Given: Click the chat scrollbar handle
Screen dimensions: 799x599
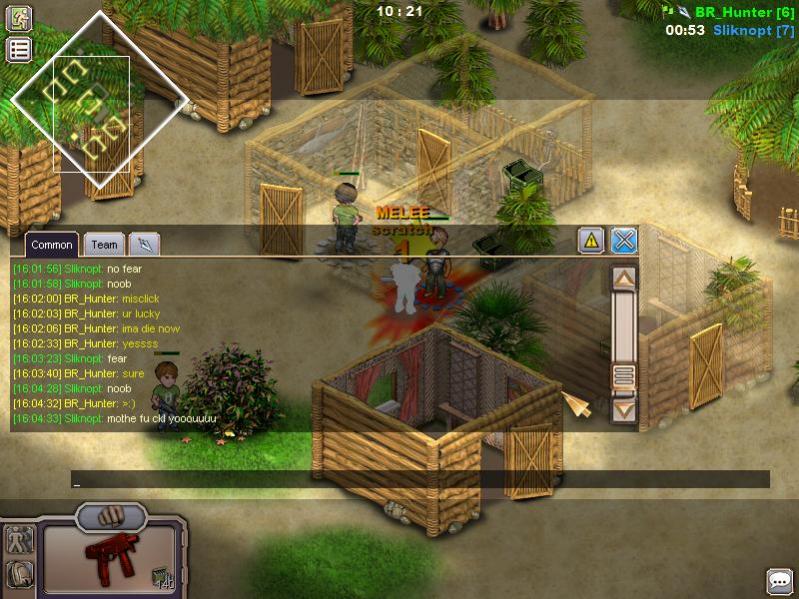Looking at the screenshot, I should (x=624, y=376).
